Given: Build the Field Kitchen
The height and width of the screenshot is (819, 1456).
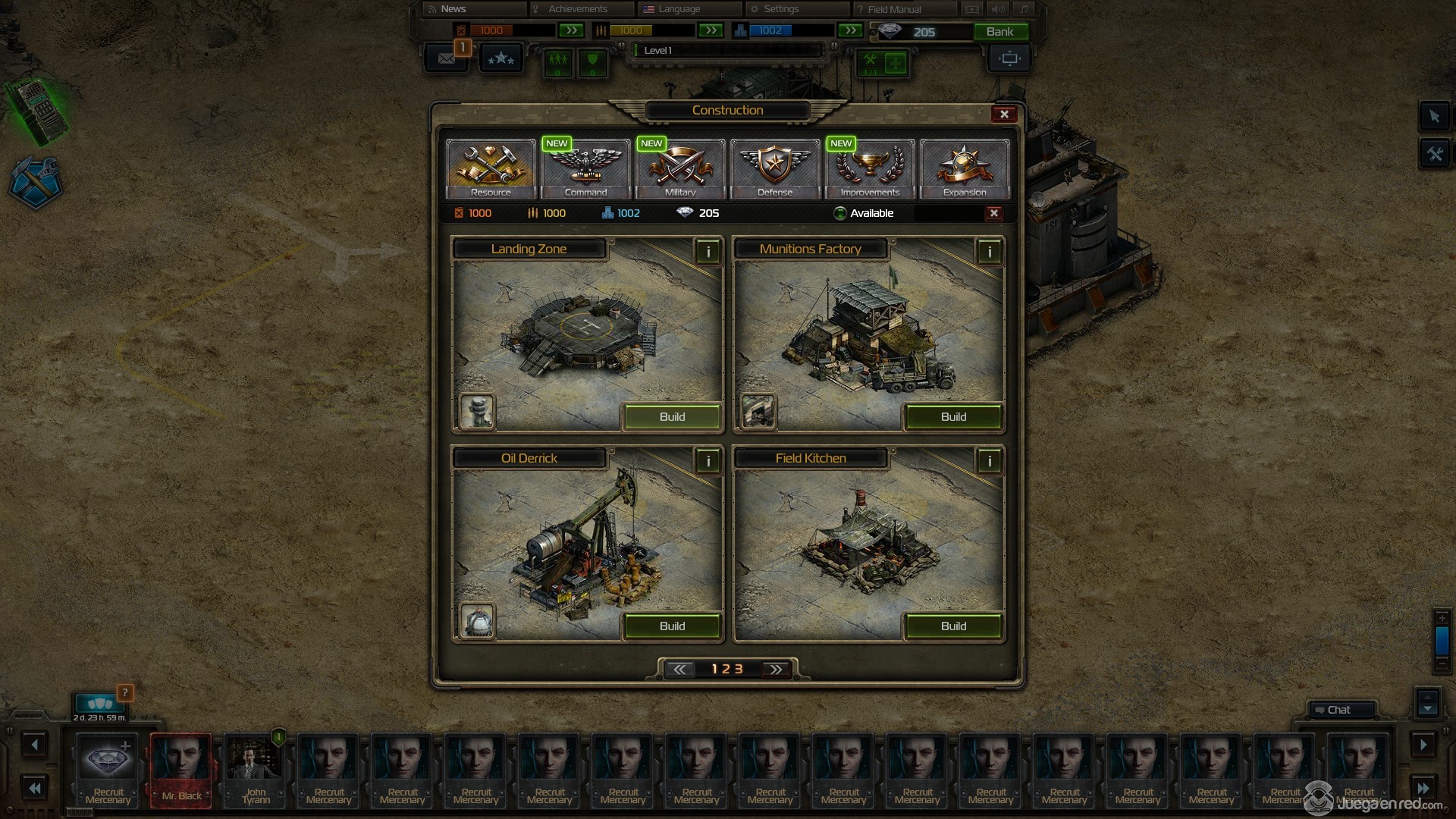Looking at the screenshot, I should [x=953, y=626].
